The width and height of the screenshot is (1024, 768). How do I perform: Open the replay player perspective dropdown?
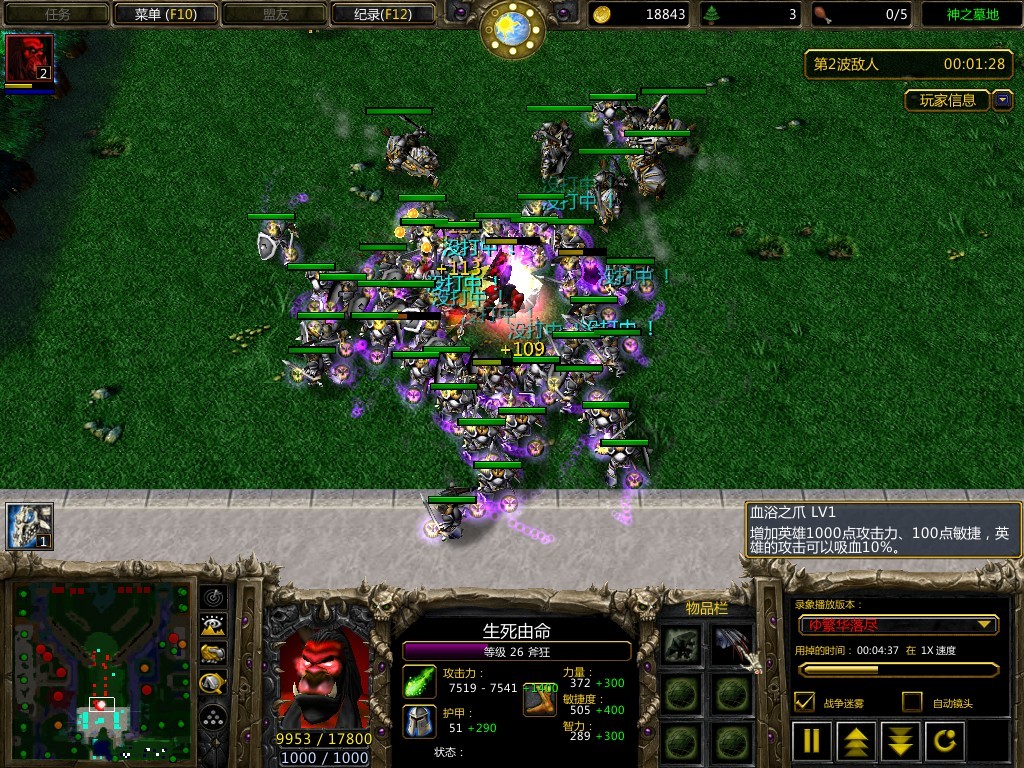coord(898,625)
